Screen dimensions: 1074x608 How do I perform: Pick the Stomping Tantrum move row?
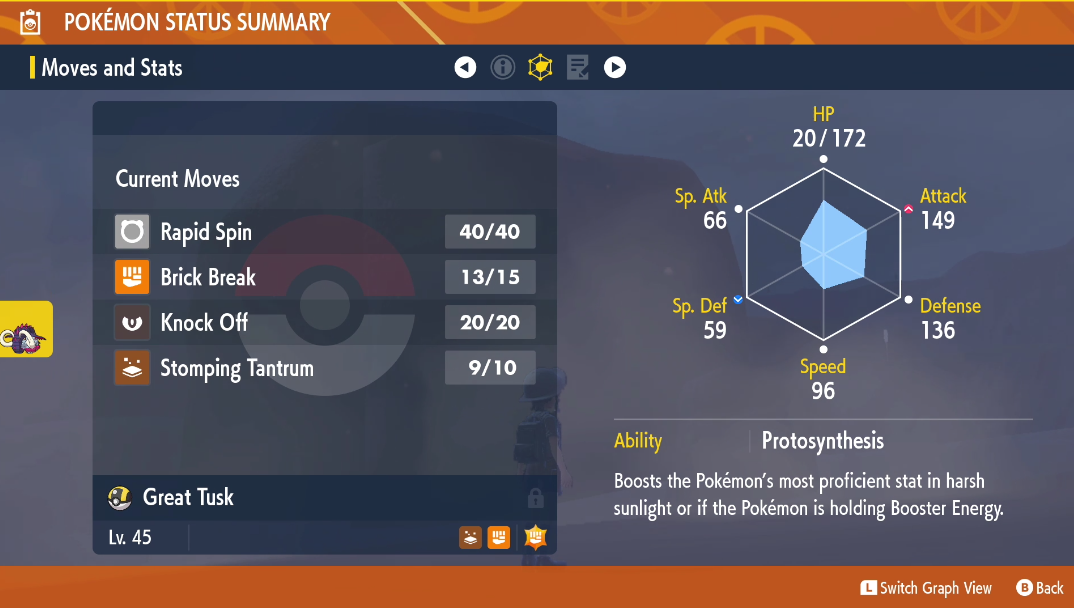(x=325, y=368)
